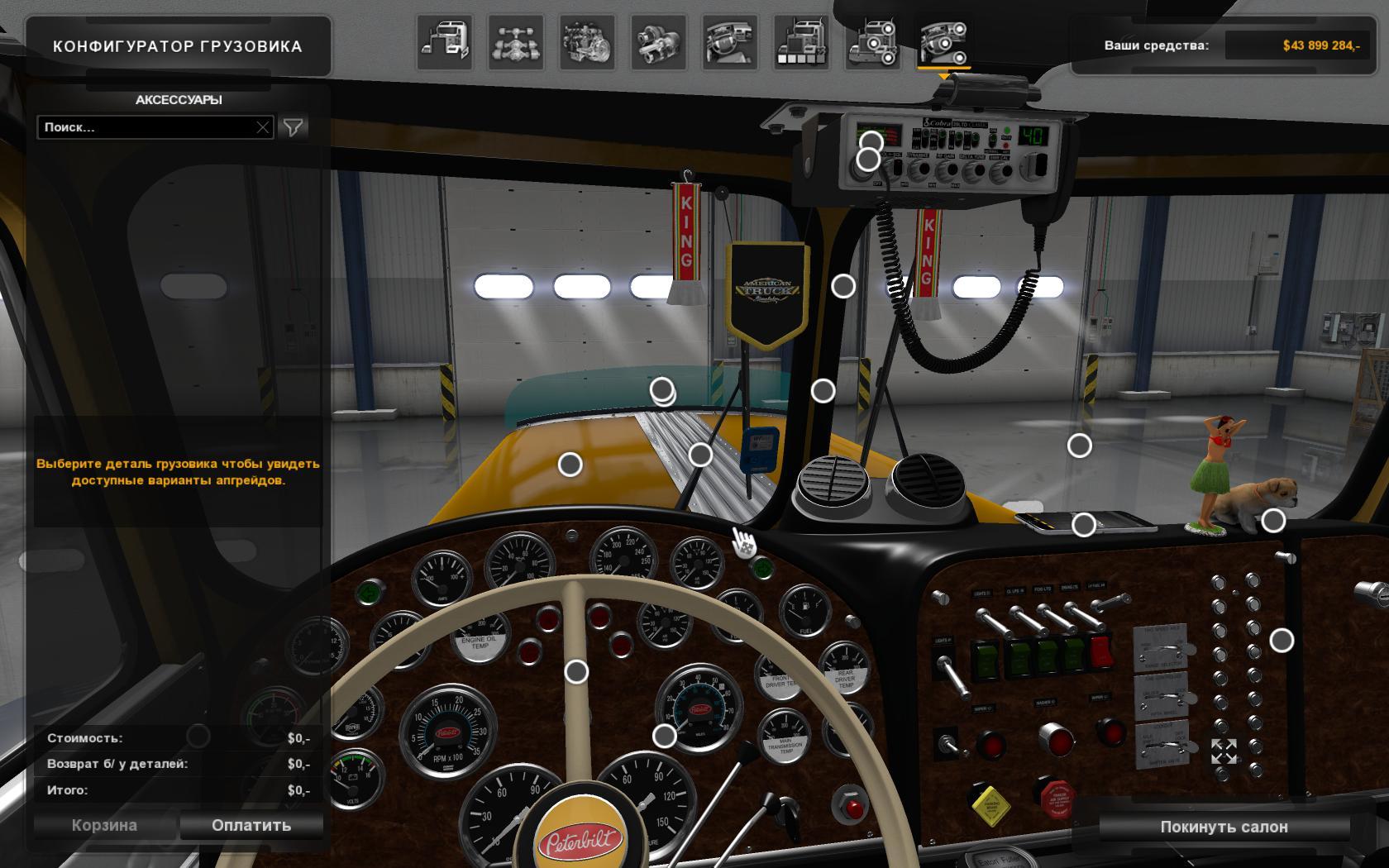Confirm purchase with Оплатить

point(251,825)
